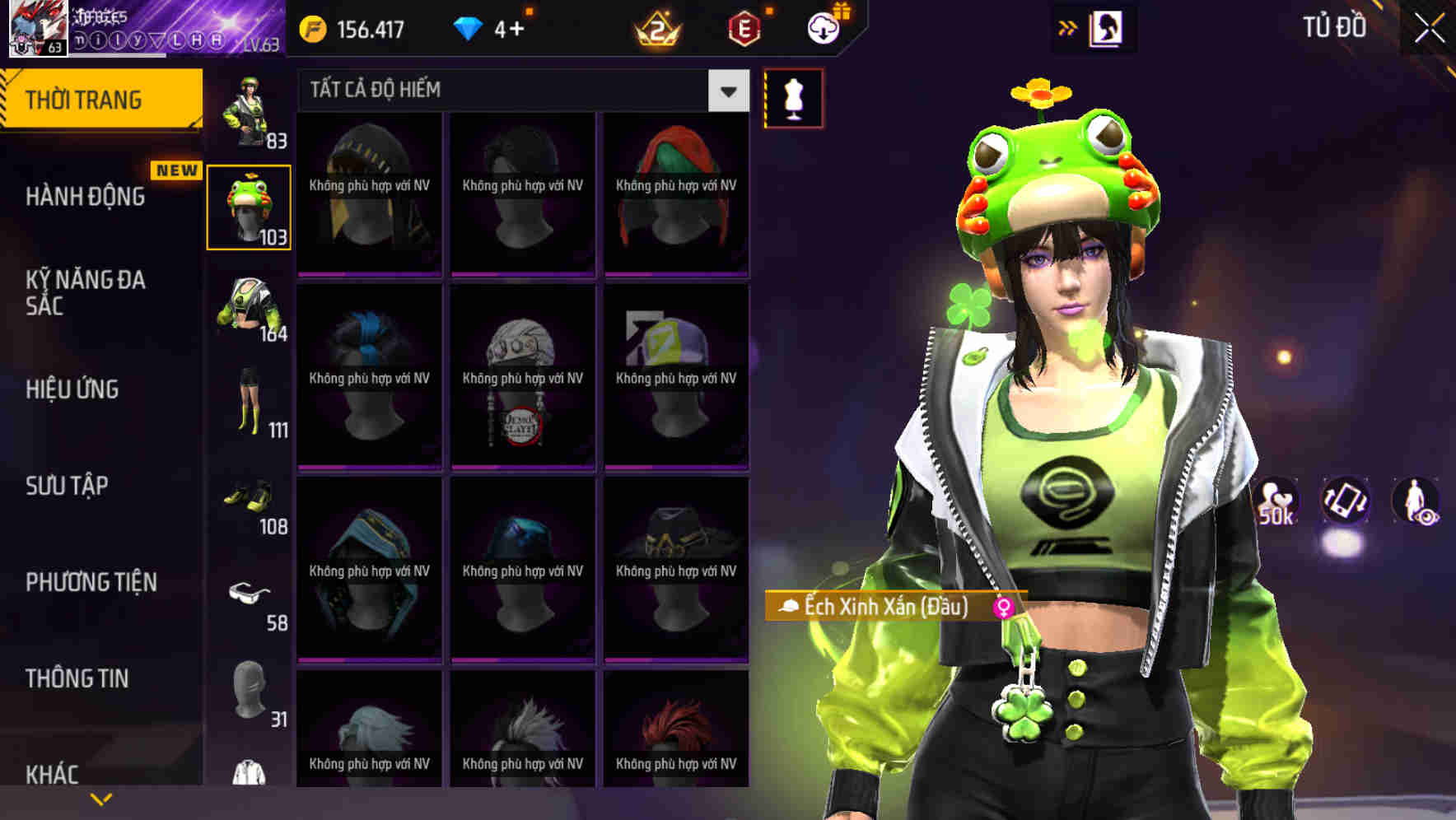Image resolution: width=1456 pixels, height=820 pixels.
Task: Select the mannequin outfit preview icon
Action: 792,97
